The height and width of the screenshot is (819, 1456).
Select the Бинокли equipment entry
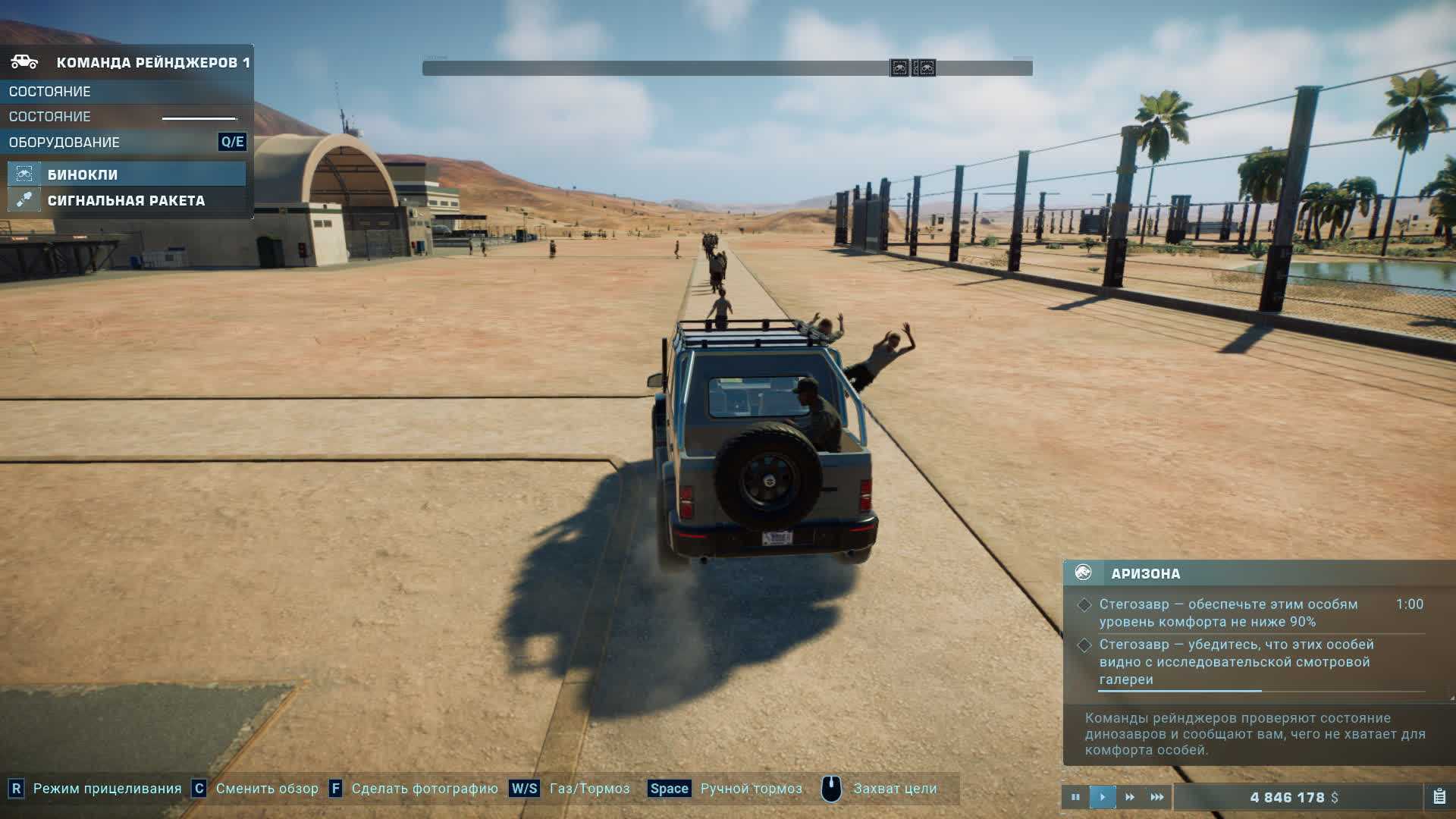tap(126, 174)
